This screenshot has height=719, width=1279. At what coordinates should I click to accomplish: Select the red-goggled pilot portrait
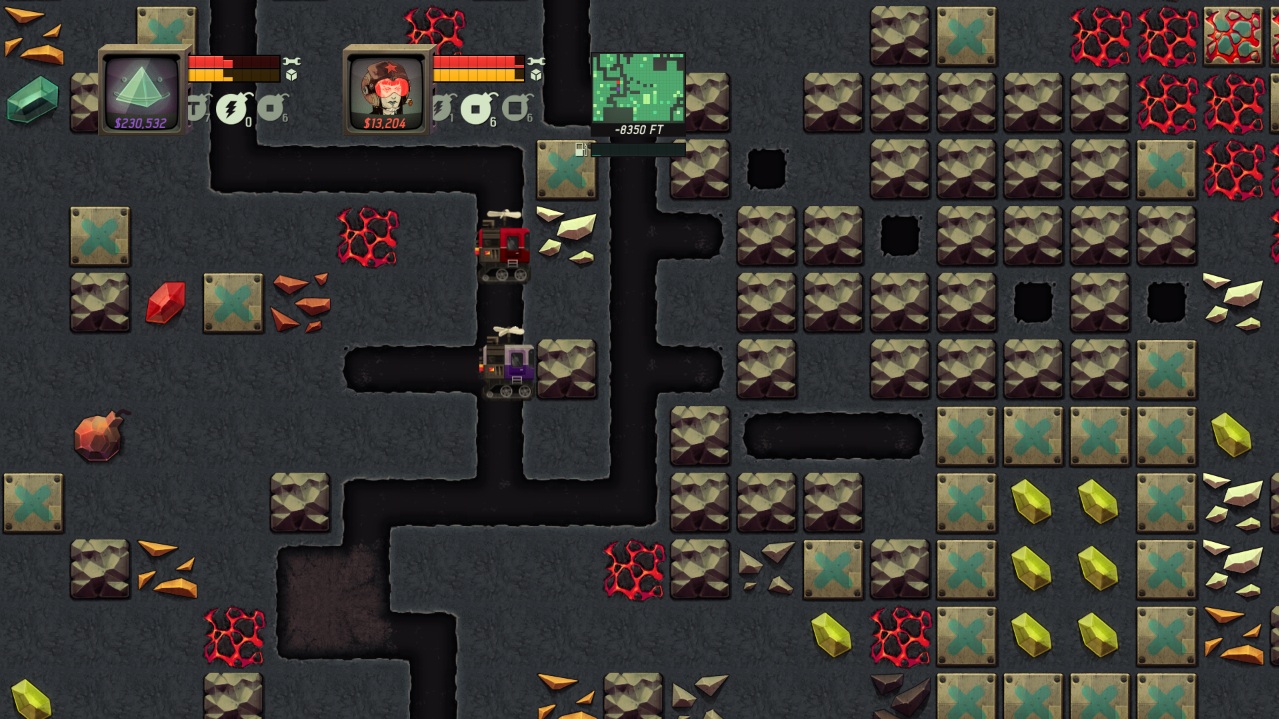click(385, 89)
